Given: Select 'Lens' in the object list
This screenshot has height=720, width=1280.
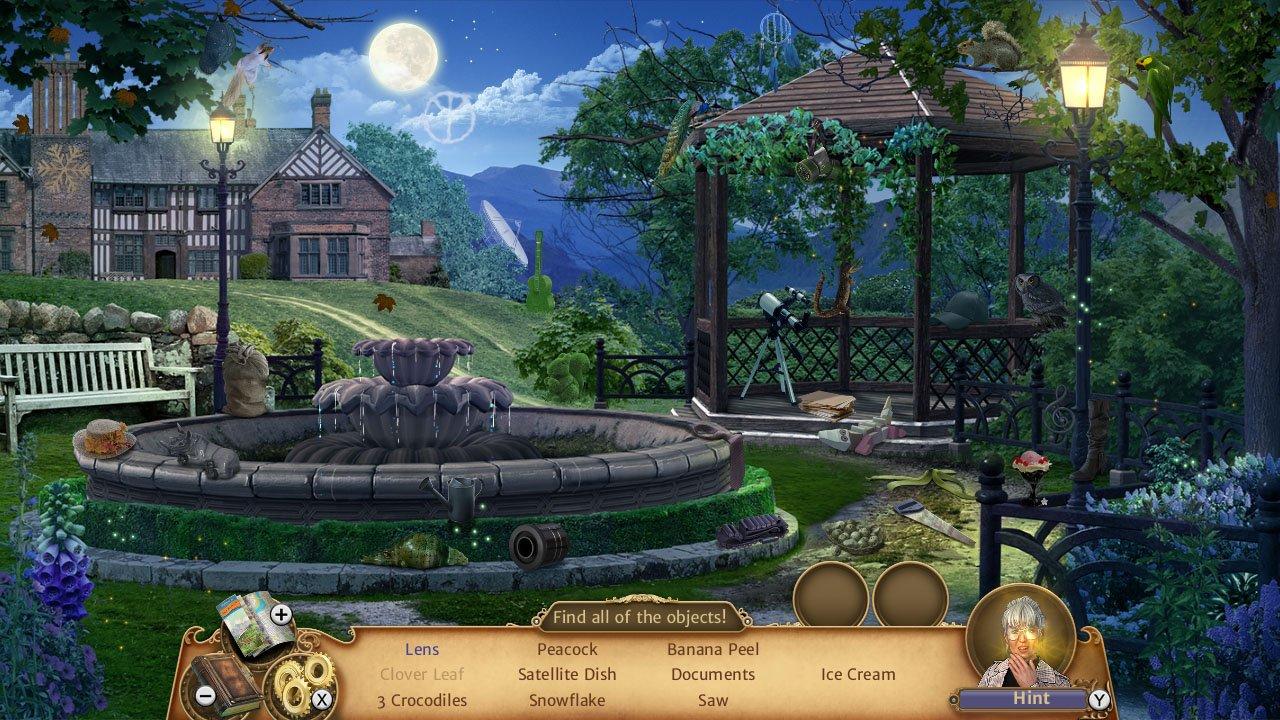Looking at the screenshot, I should click(421, 649).
